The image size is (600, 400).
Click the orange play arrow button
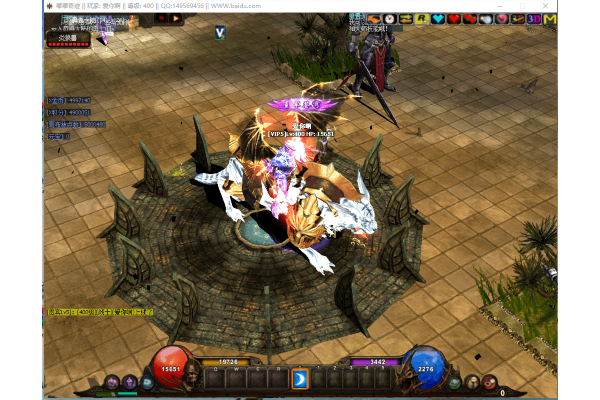coord(177,17)
